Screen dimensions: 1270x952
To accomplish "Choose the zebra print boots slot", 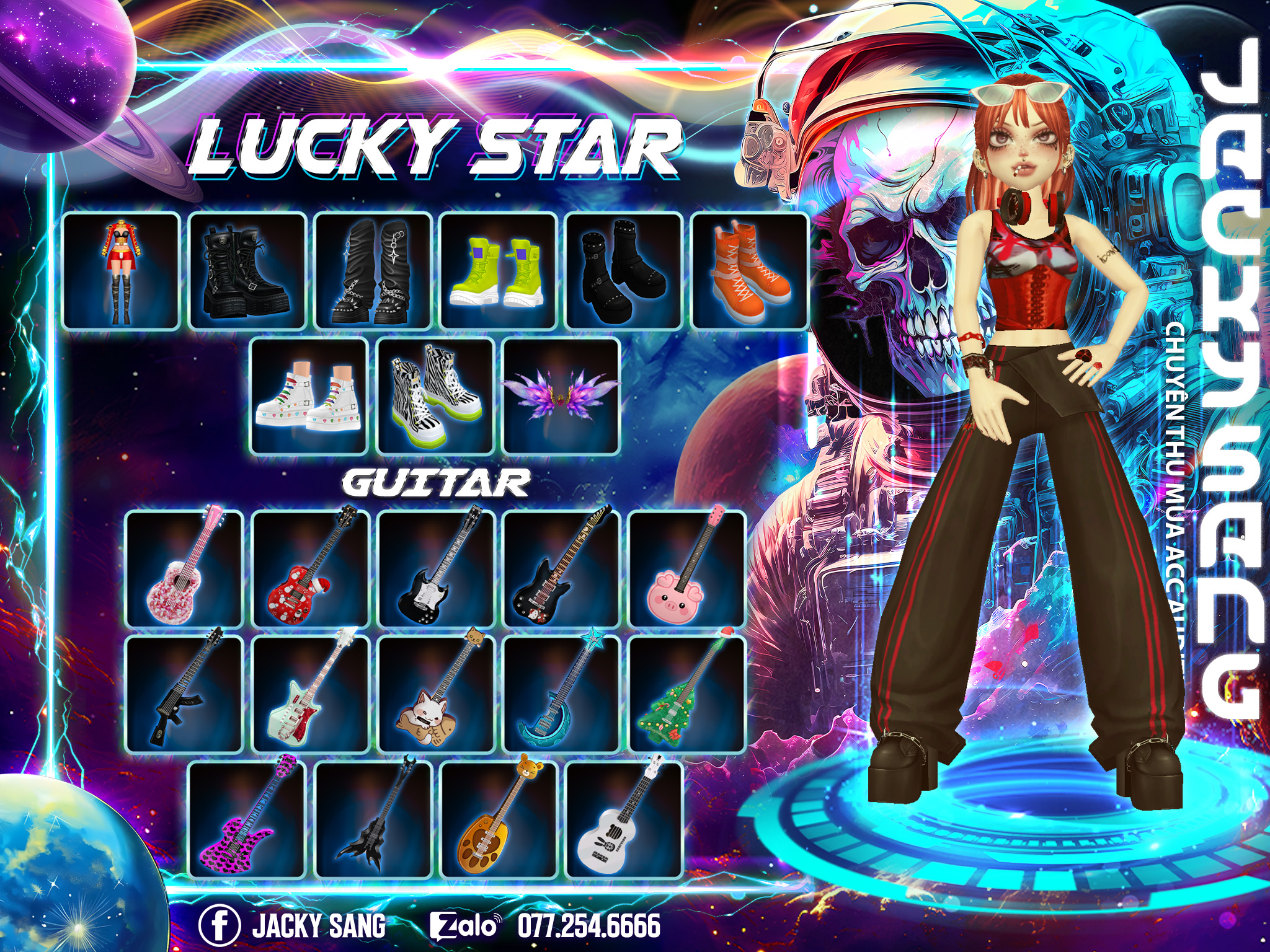I will click(x=435, y=396).
